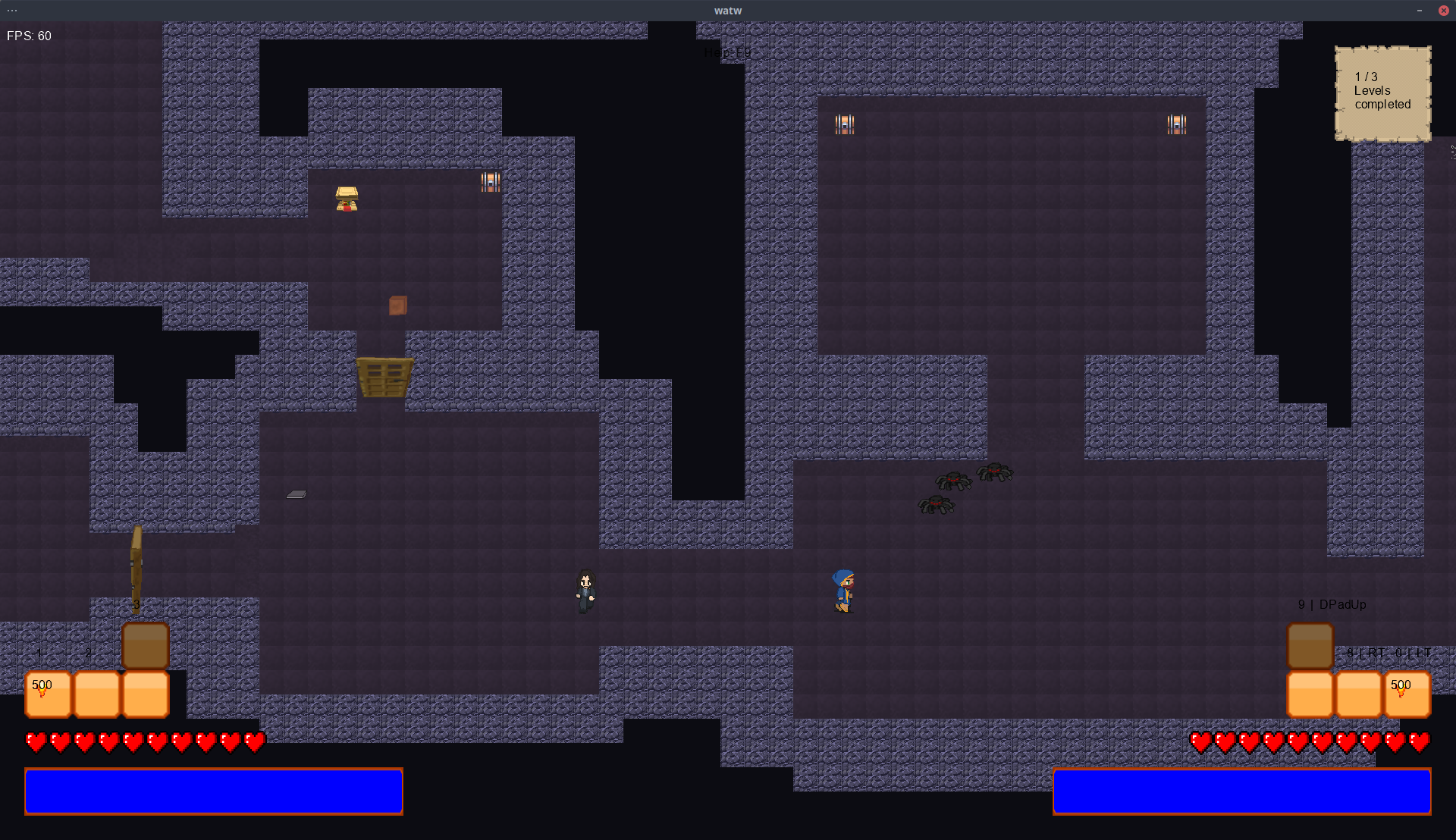Click the Levels completed parchment tracker

tap(1382, 94)
